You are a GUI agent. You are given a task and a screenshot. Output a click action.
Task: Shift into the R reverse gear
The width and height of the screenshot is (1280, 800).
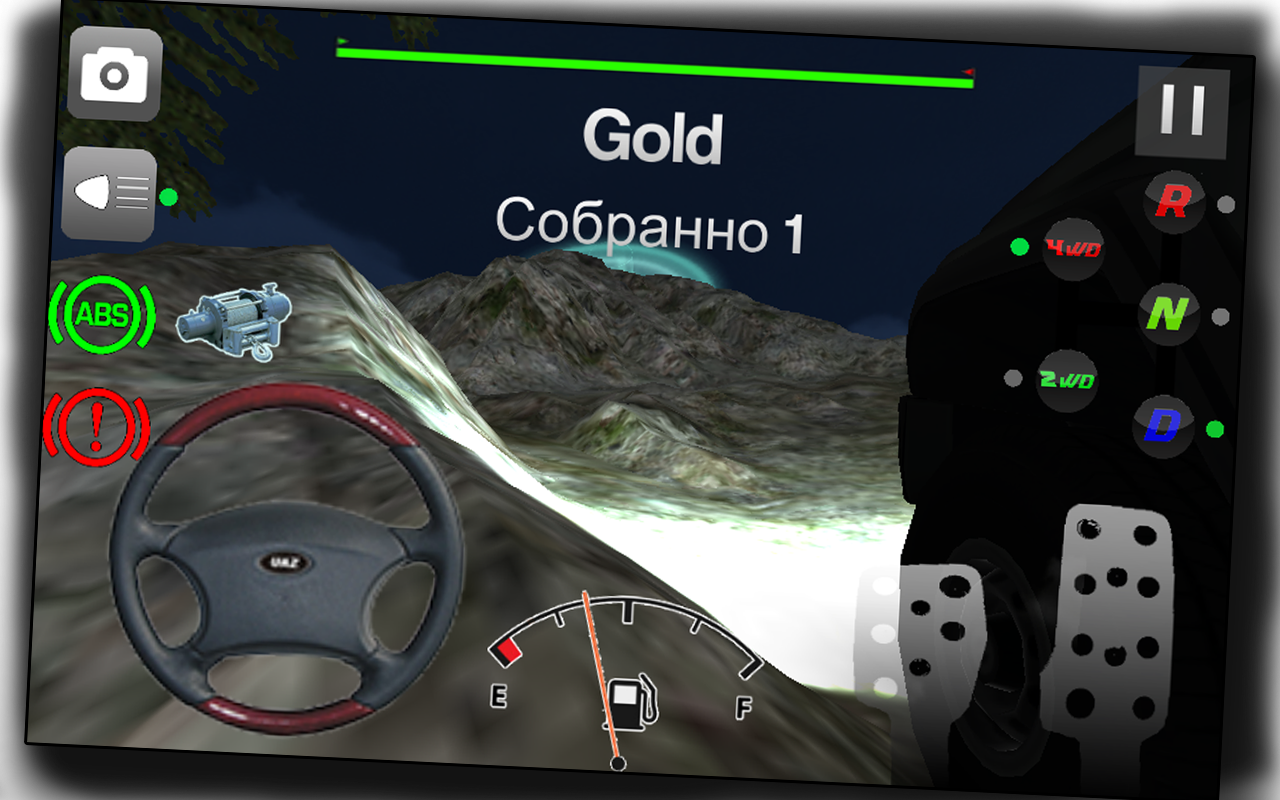click(x=1173, y=200)
